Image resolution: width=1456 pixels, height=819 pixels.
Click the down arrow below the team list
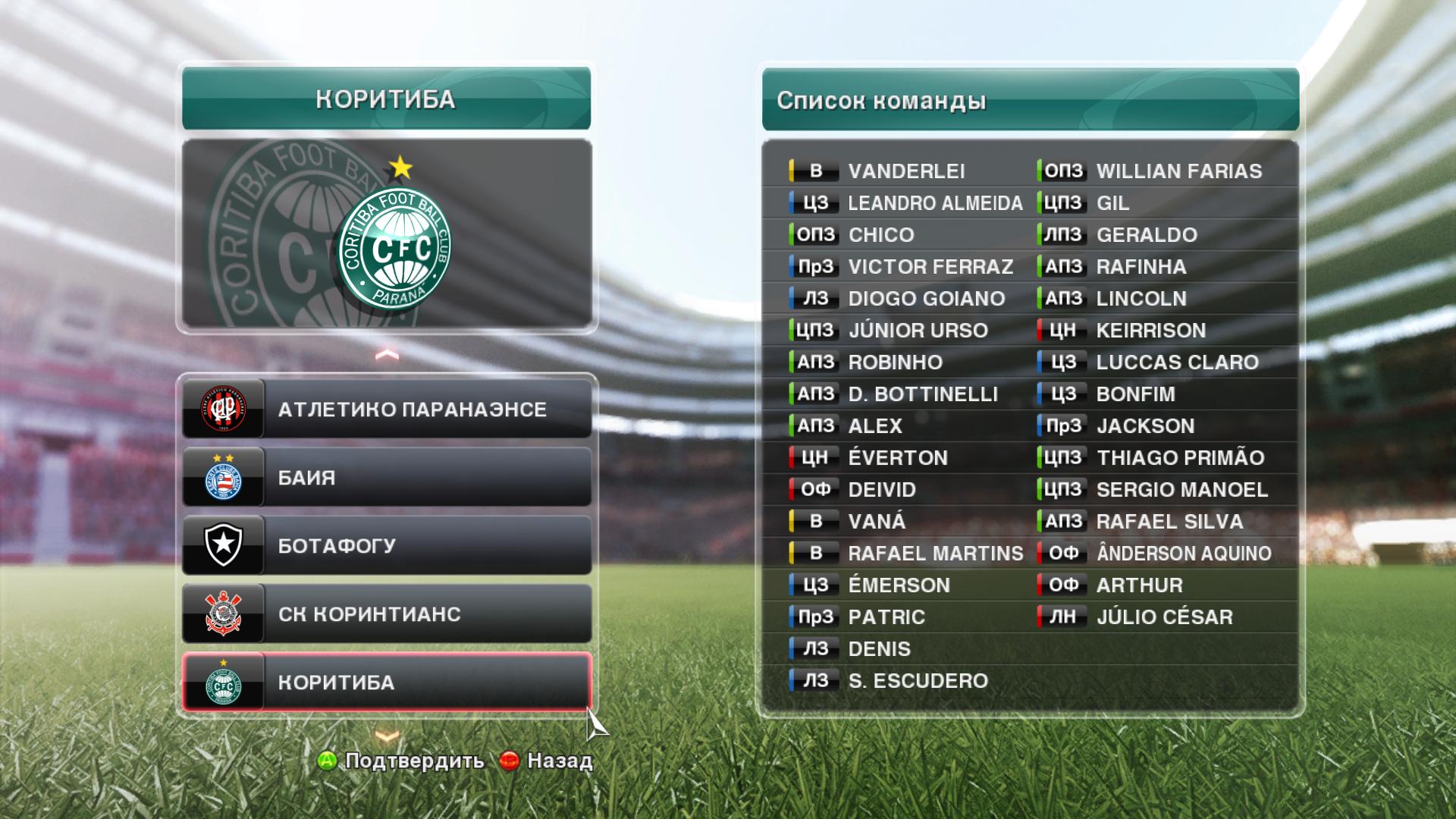(387, 736)
